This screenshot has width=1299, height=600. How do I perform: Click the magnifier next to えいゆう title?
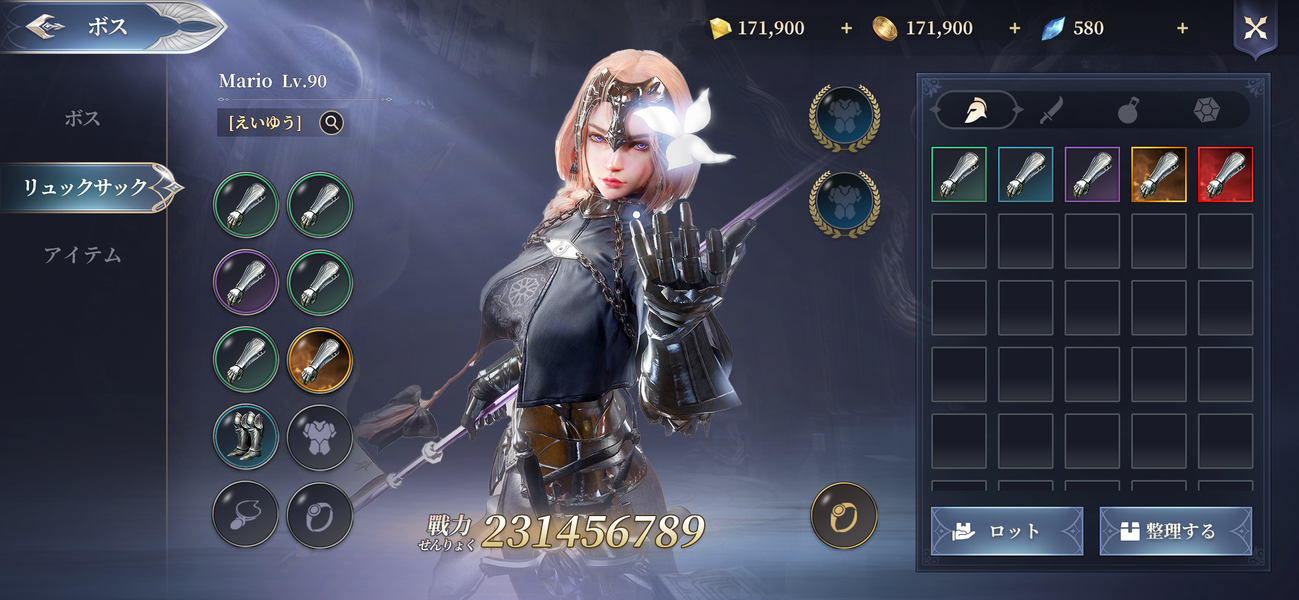[x=332, y=123]
